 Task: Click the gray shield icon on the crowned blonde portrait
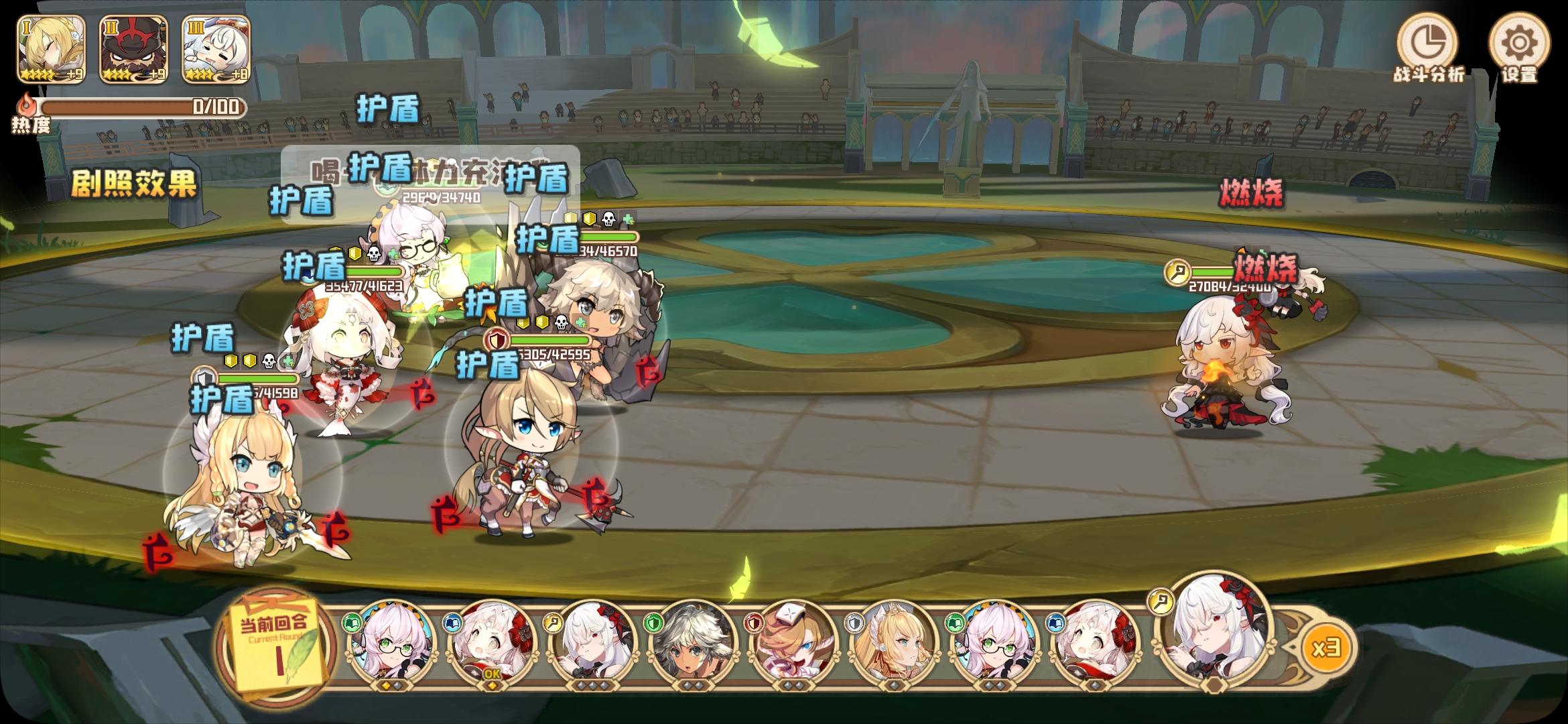point(852,622)
